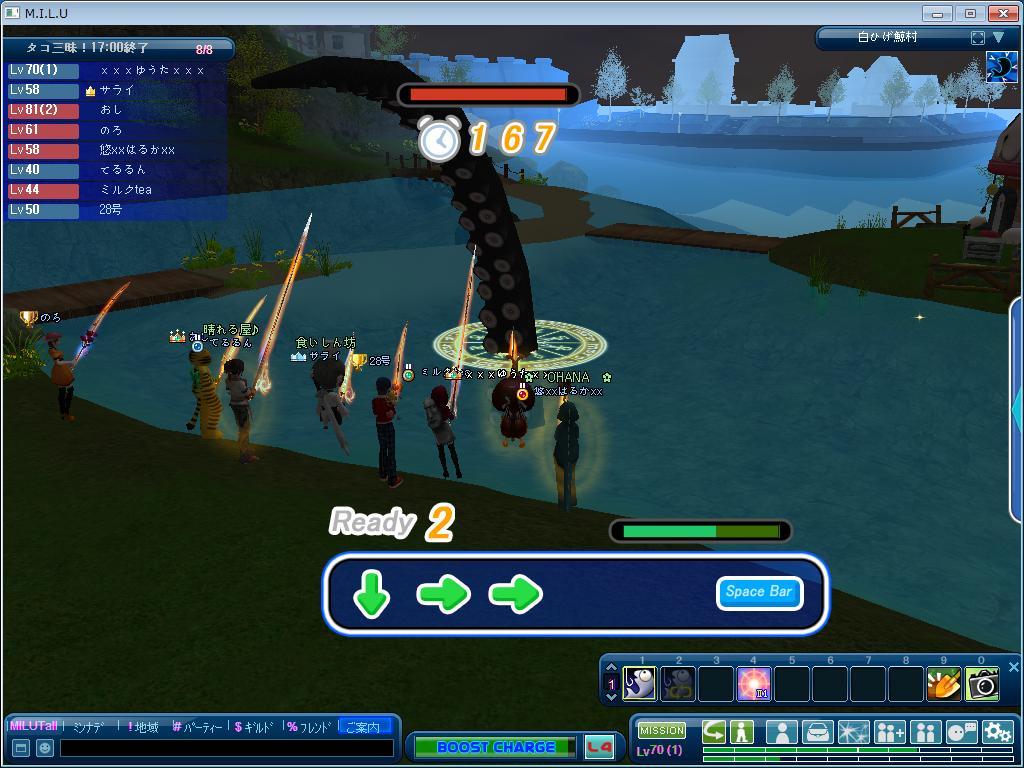Image resolution: width=1024 pixels, height=768 pixels.
Task: Open the emoticon smiley button in chat
Action: [45, 747]
